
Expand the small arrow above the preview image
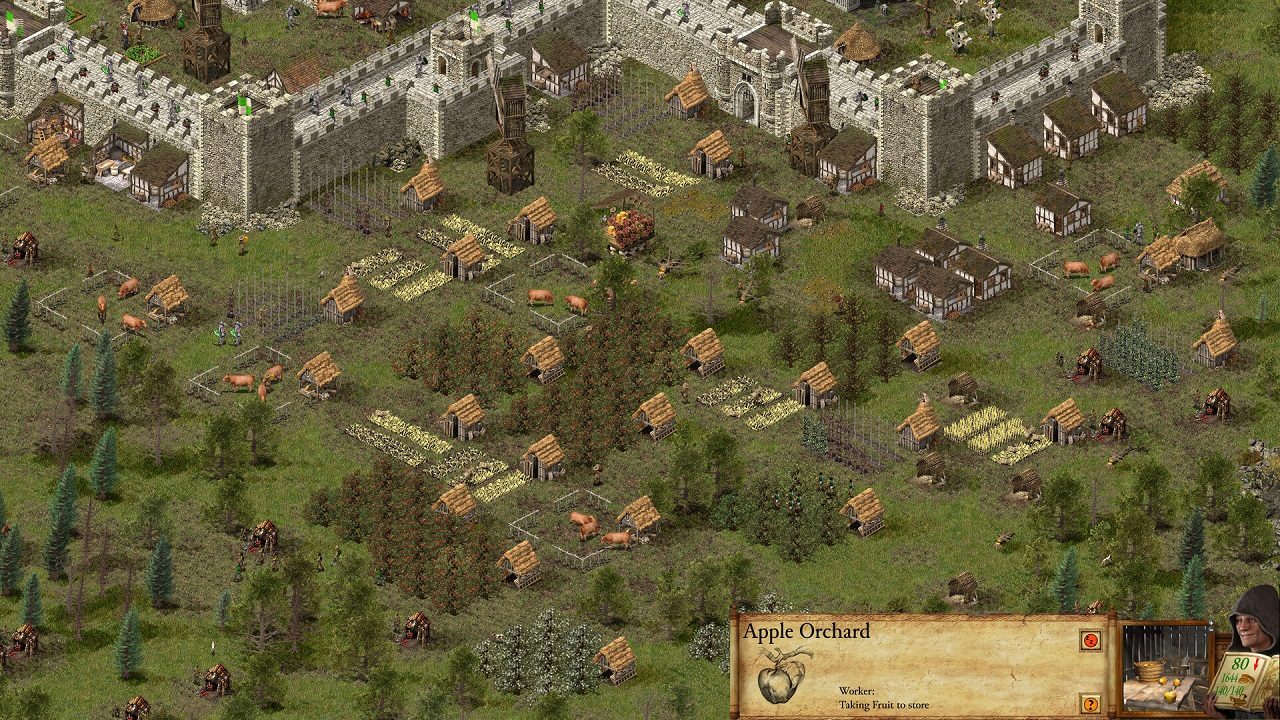(x=1211, y=624)
